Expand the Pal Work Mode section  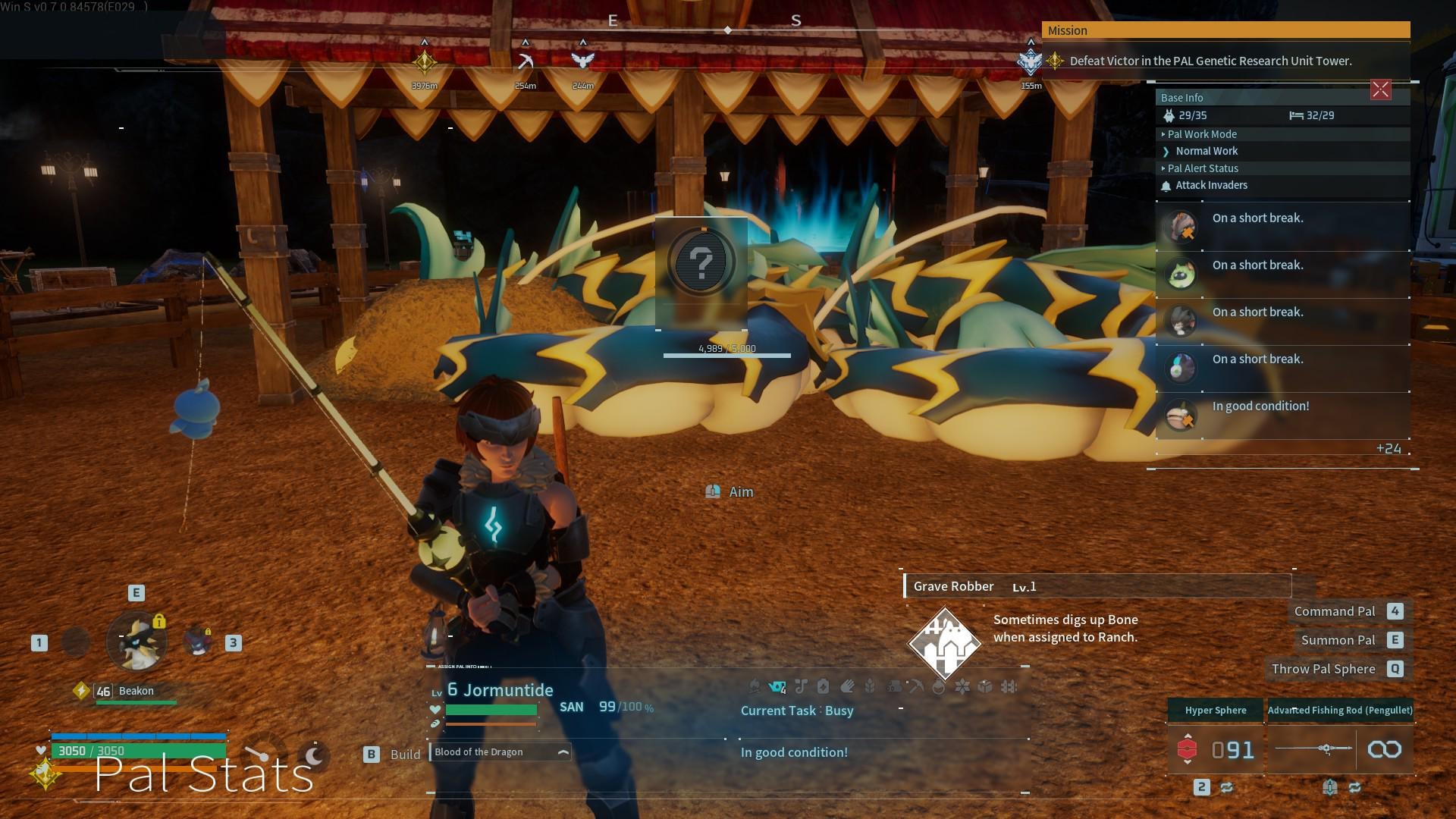[x=1202, y=134]
